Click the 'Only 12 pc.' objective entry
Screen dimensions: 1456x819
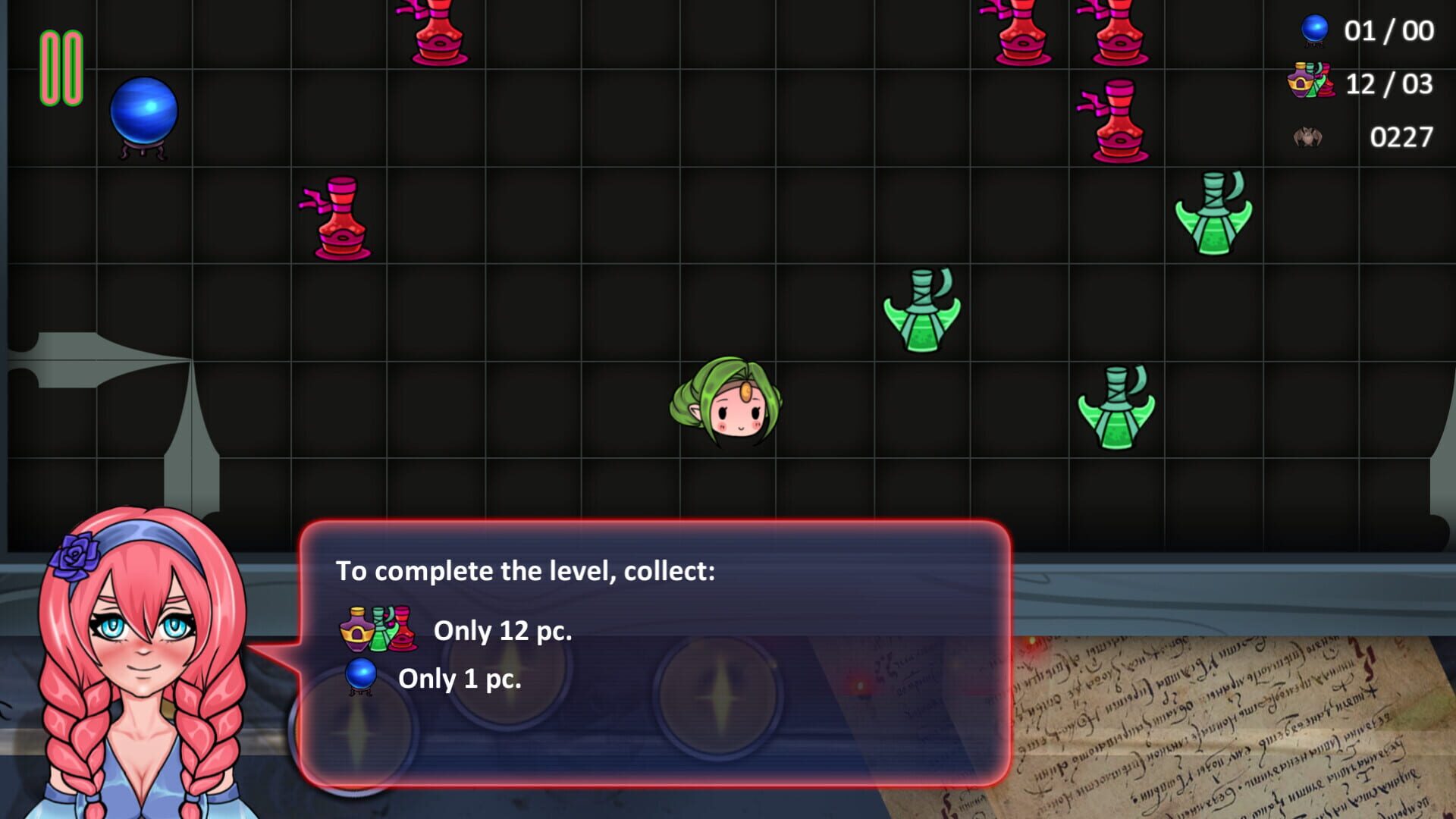pos(503,631)
